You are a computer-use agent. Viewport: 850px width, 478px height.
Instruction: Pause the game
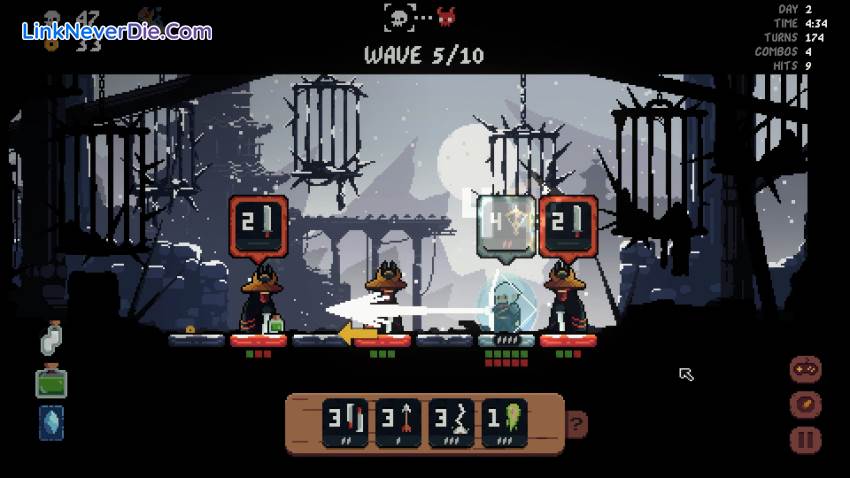coord(806,439)
